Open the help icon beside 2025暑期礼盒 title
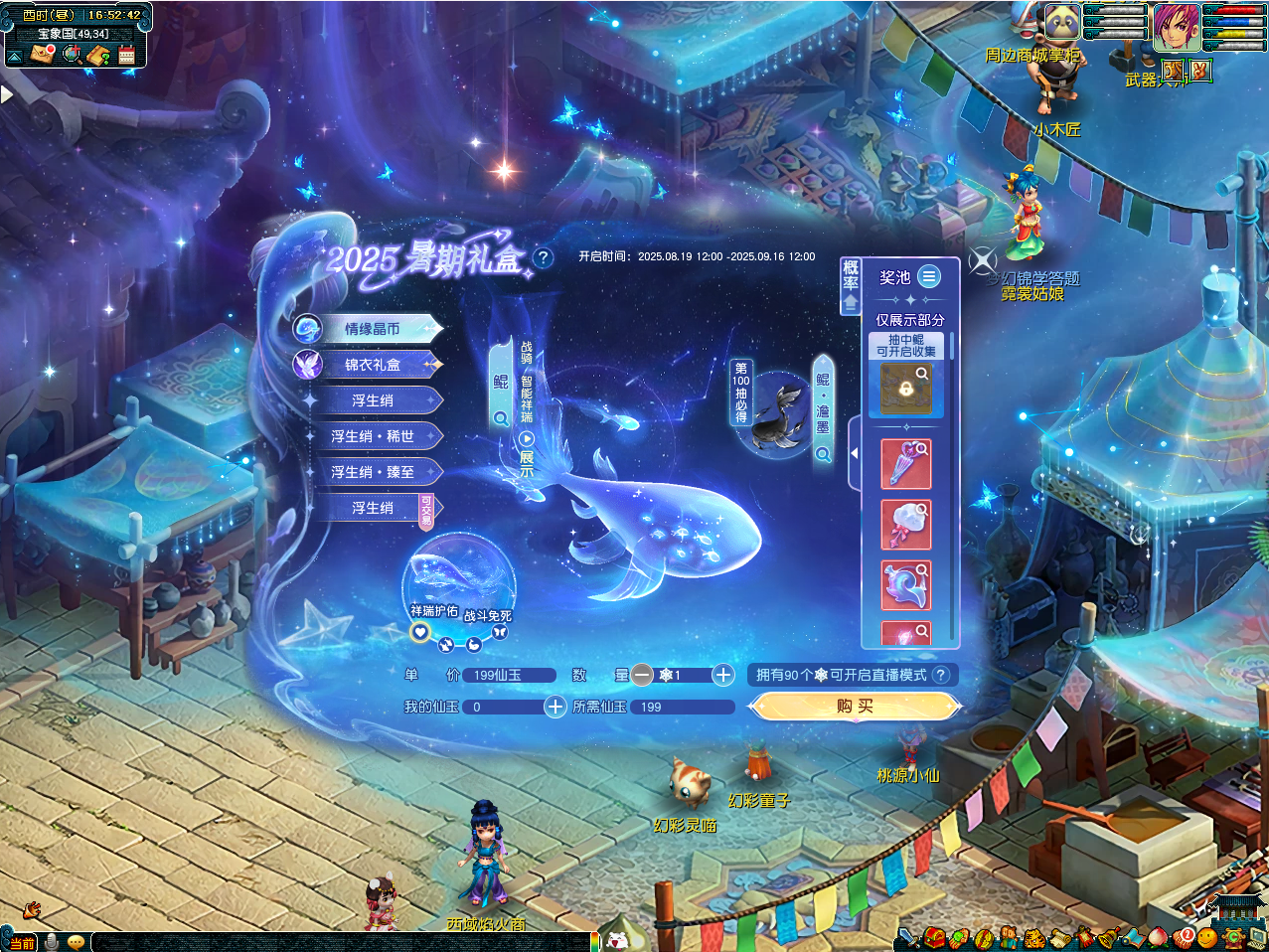 [543, 258]
